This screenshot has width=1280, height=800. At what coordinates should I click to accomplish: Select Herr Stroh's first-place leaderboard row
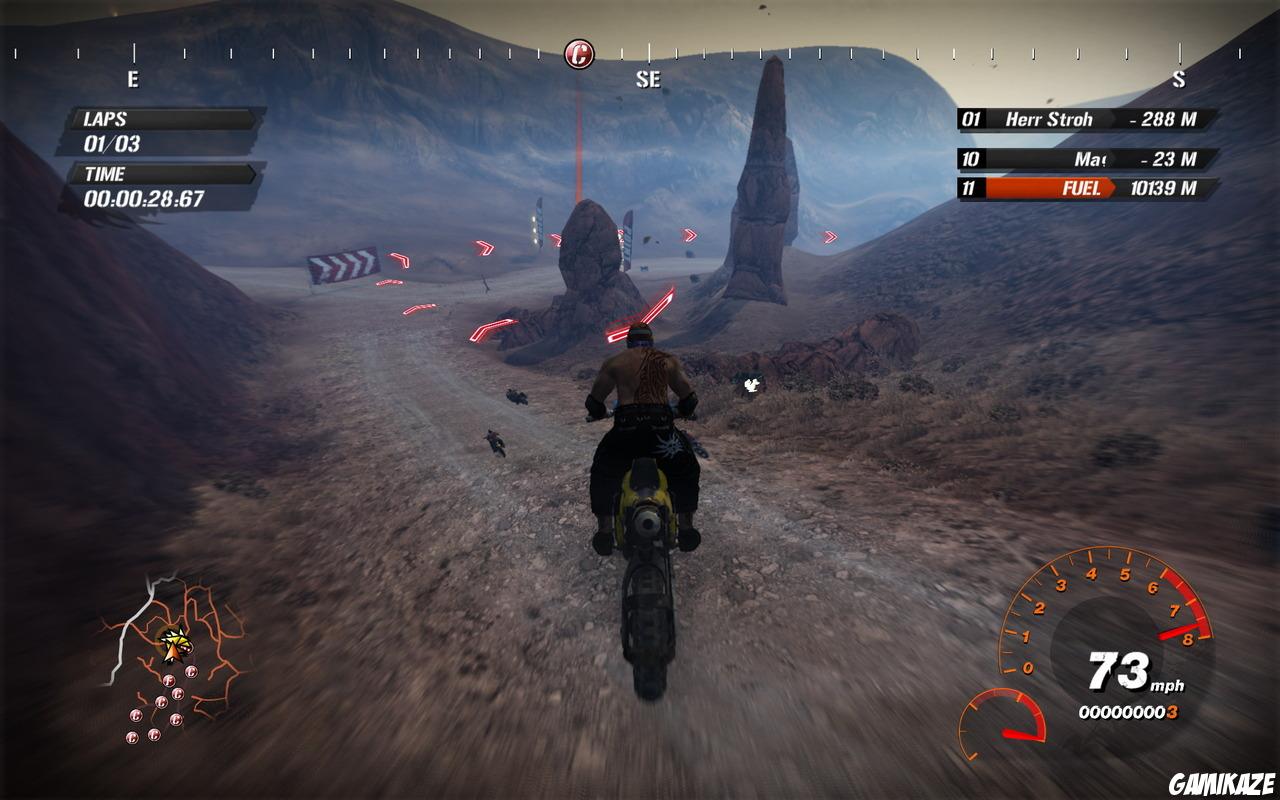tap(1088, 120)
